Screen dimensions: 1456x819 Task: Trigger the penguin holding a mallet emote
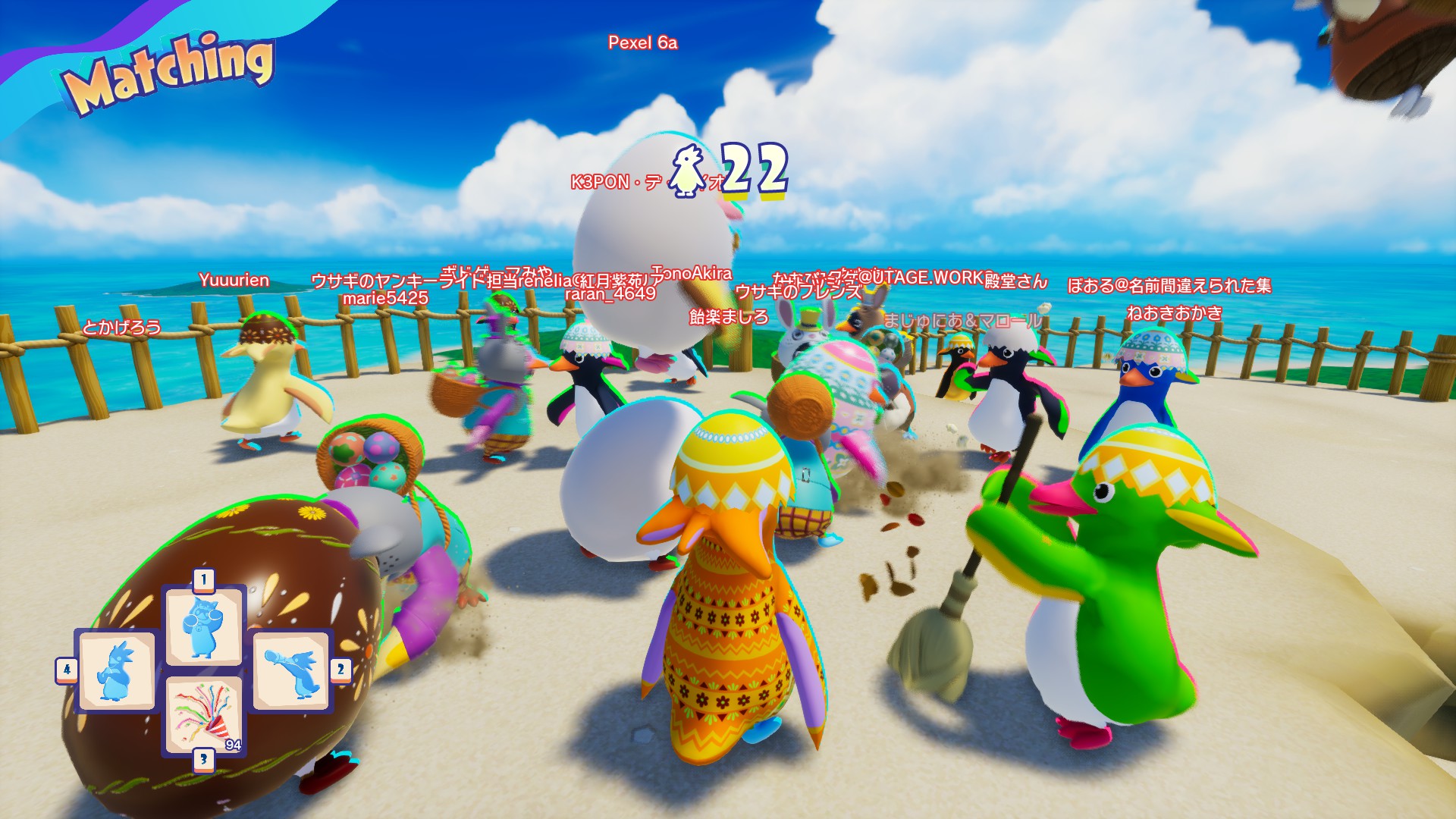point(292,671)
